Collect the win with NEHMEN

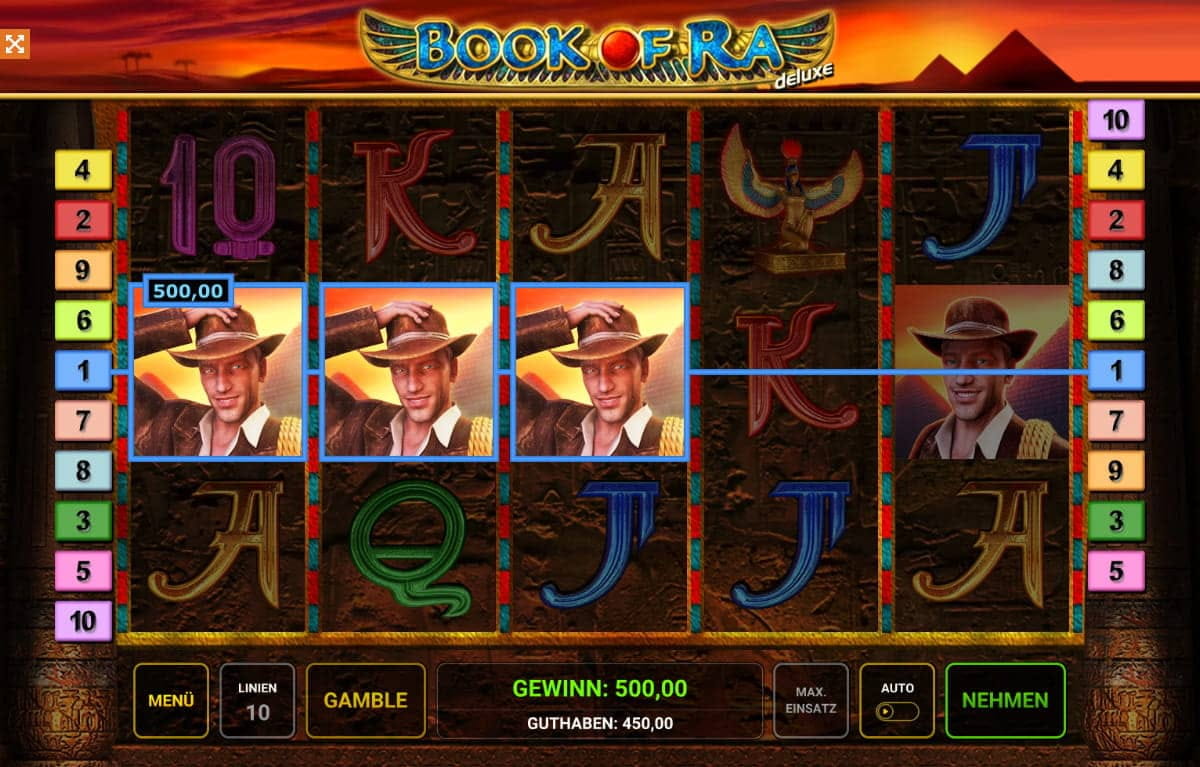pos(1005,701)
